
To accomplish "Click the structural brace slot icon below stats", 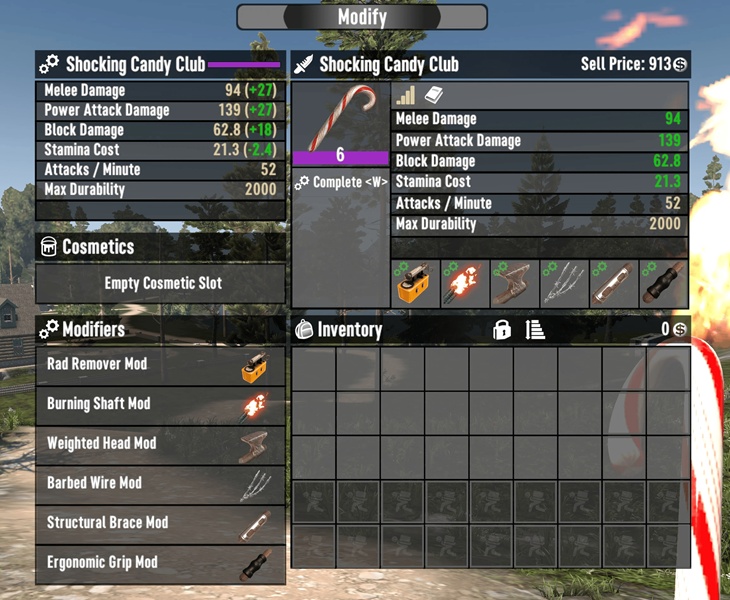I will point(614,284).
